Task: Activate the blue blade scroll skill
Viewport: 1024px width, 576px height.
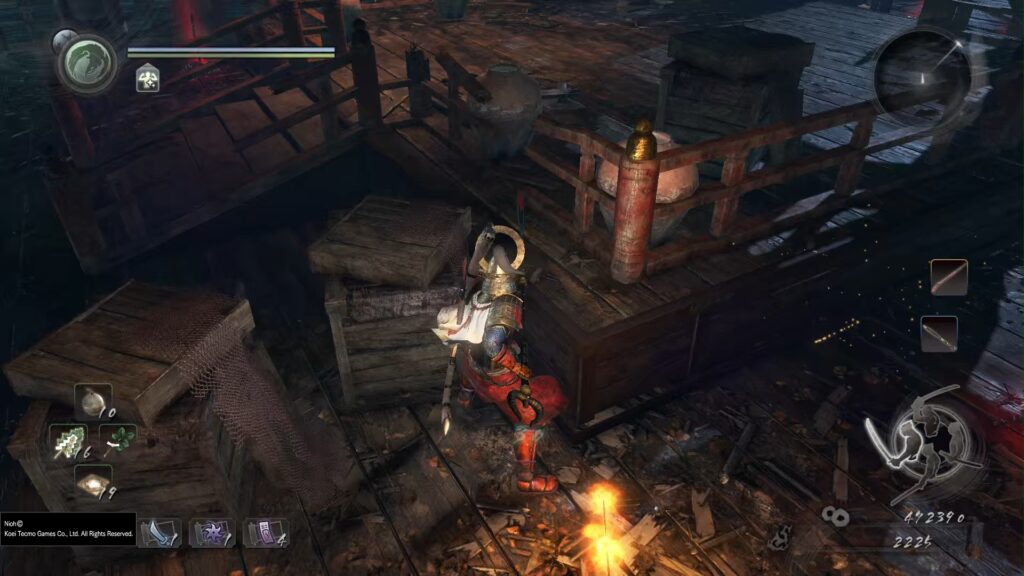Action: 158,531
